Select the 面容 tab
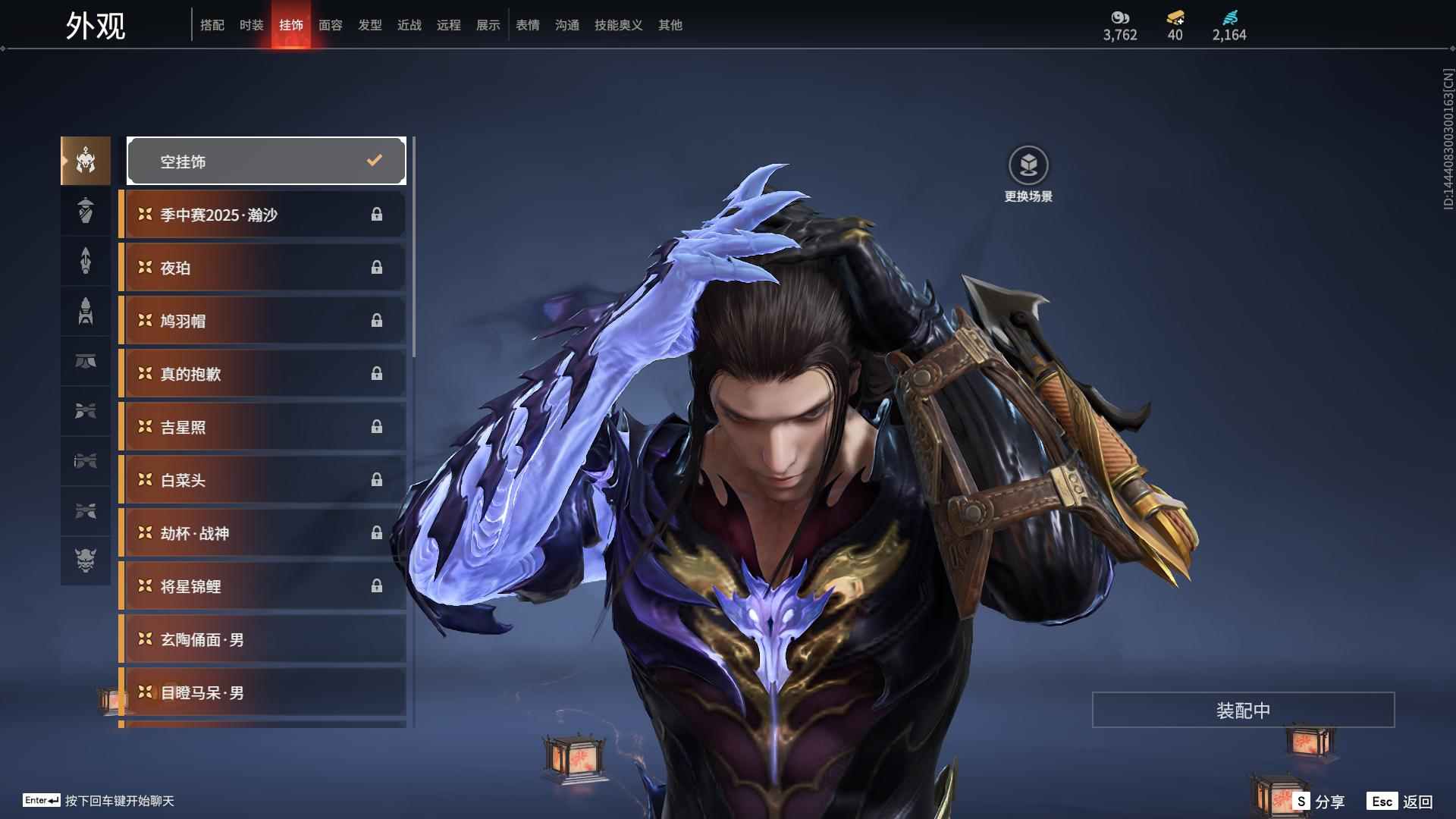The image size is (1456, 819). 330,25
